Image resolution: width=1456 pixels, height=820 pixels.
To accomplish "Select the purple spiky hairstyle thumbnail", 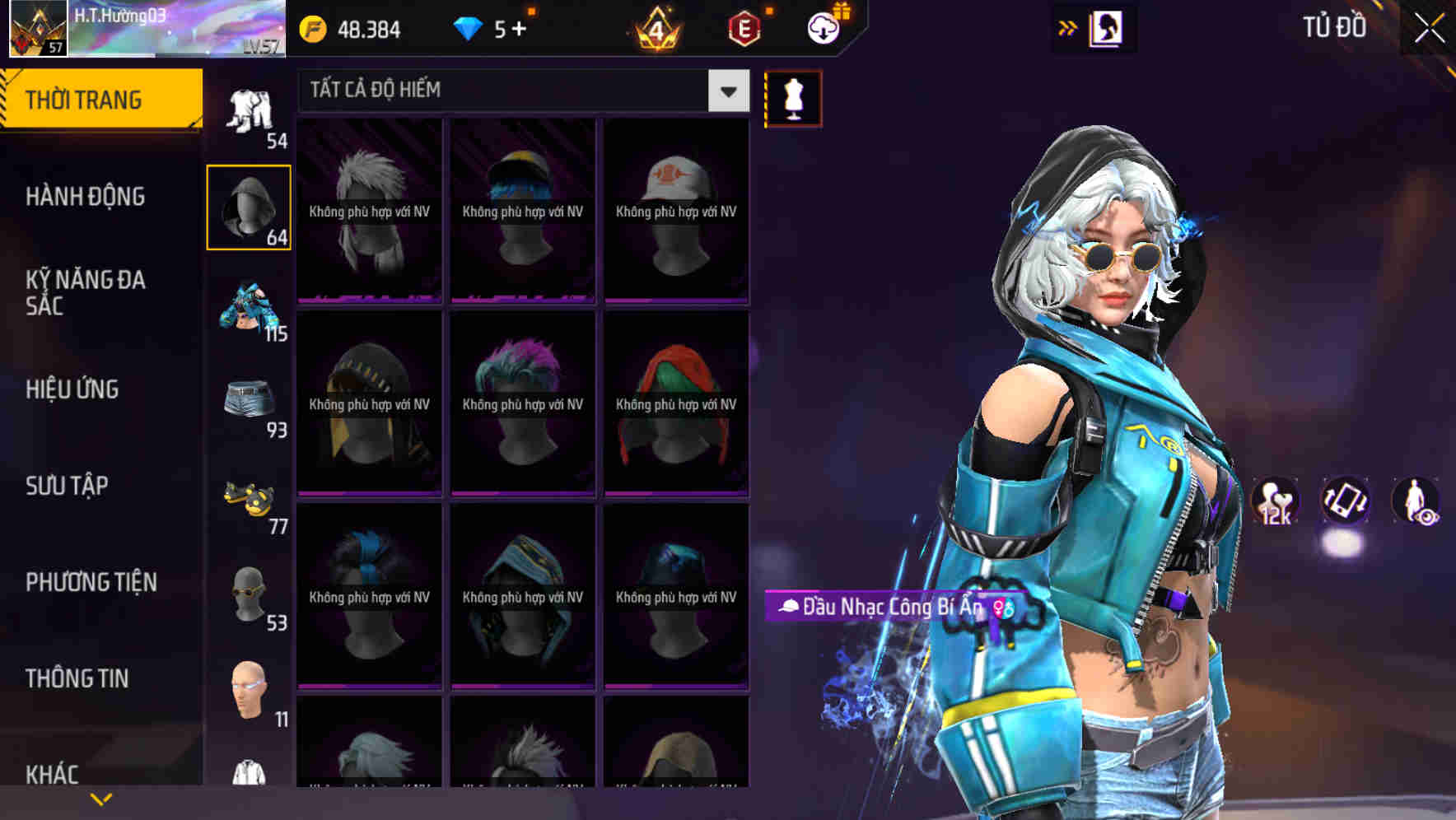I will pos(522,403).
